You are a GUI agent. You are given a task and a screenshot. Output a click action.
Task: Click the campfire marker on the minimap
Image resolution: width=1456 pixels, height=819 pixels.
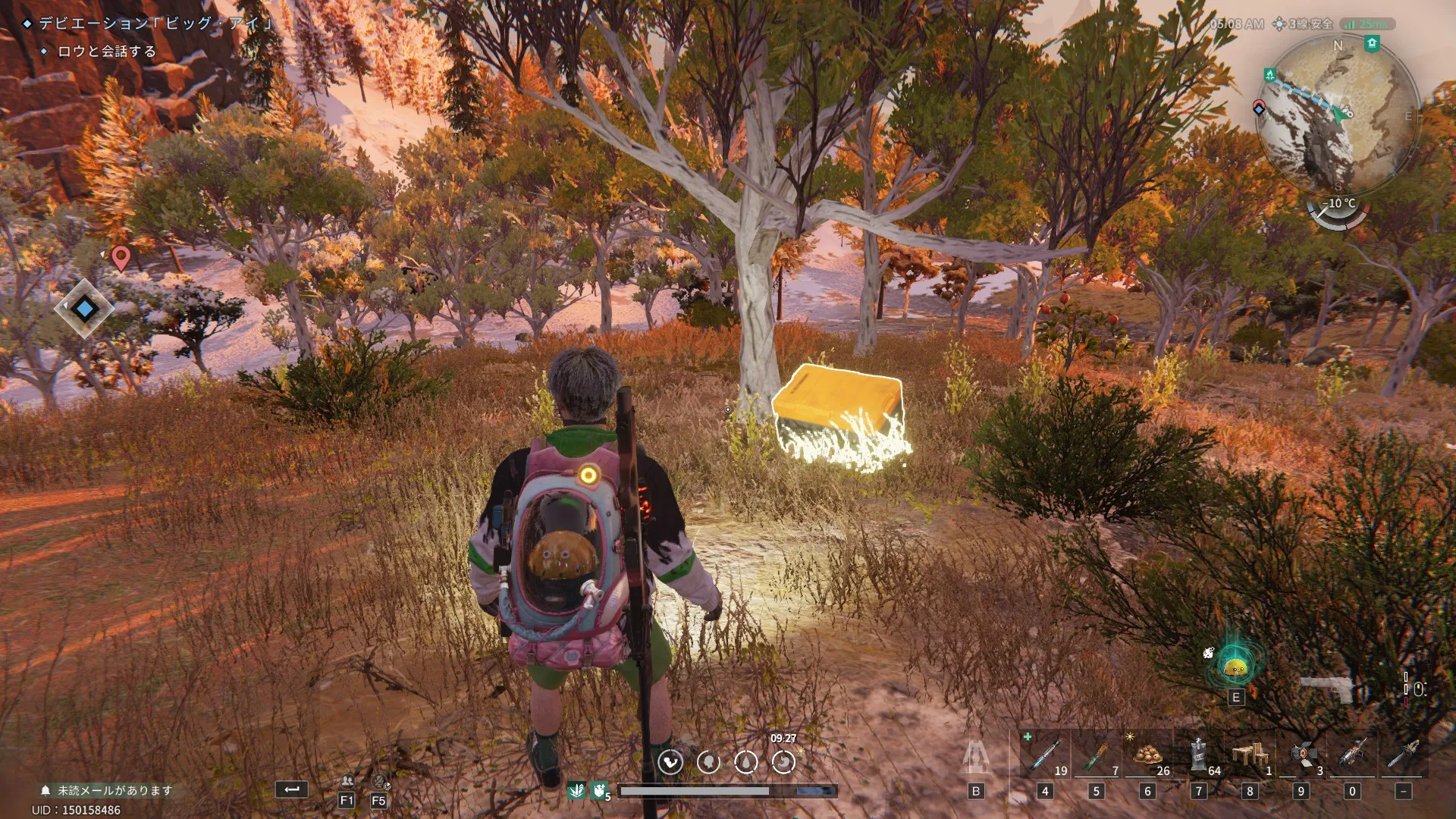1269,75
